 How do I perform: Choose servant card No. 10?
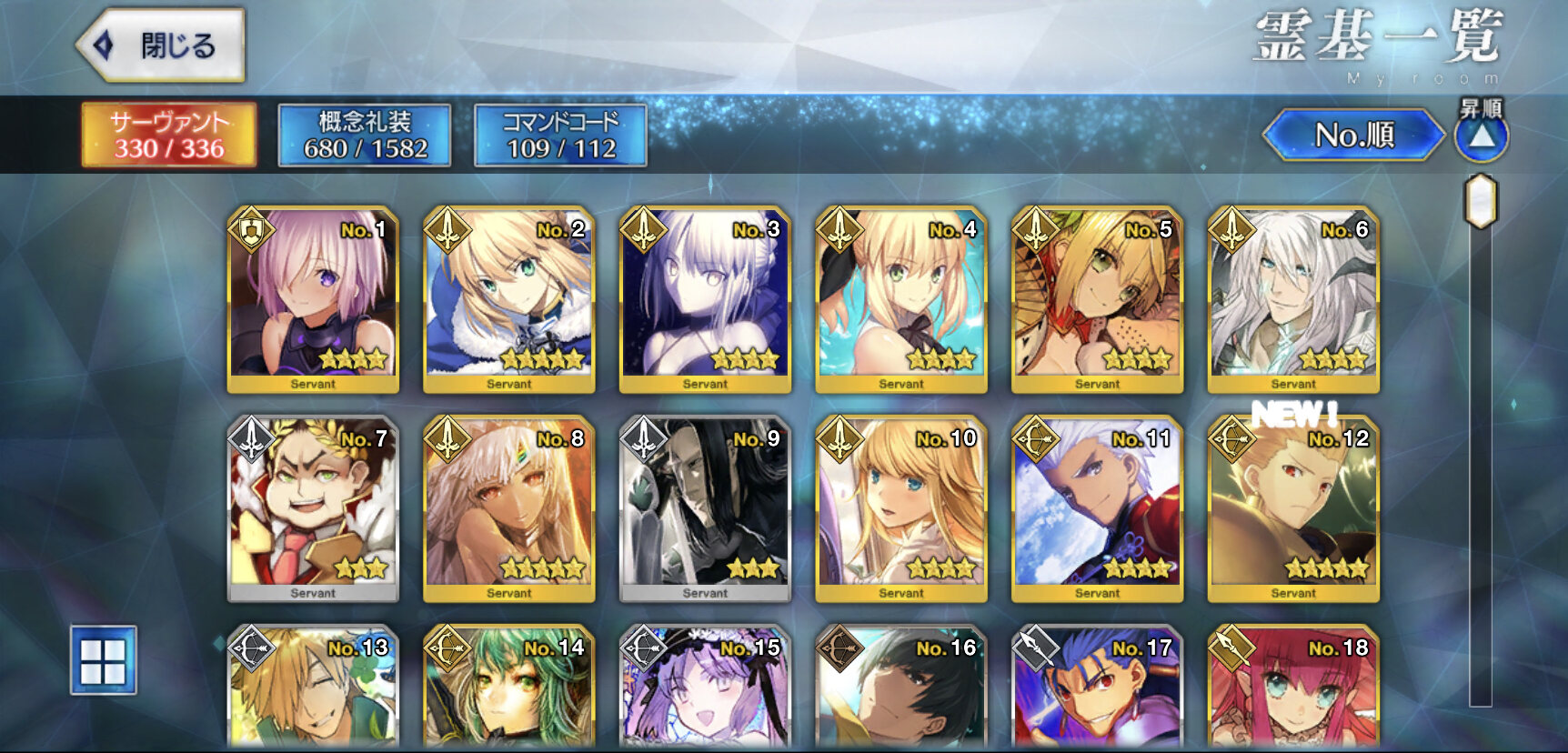(901, 507)
